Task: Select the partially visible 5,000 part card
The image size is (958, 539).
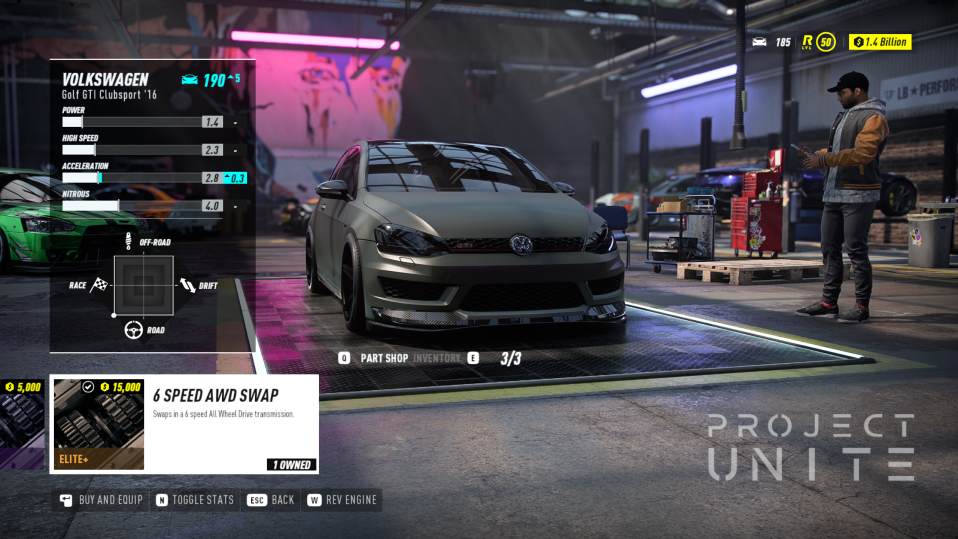Action: click(22, 423)
